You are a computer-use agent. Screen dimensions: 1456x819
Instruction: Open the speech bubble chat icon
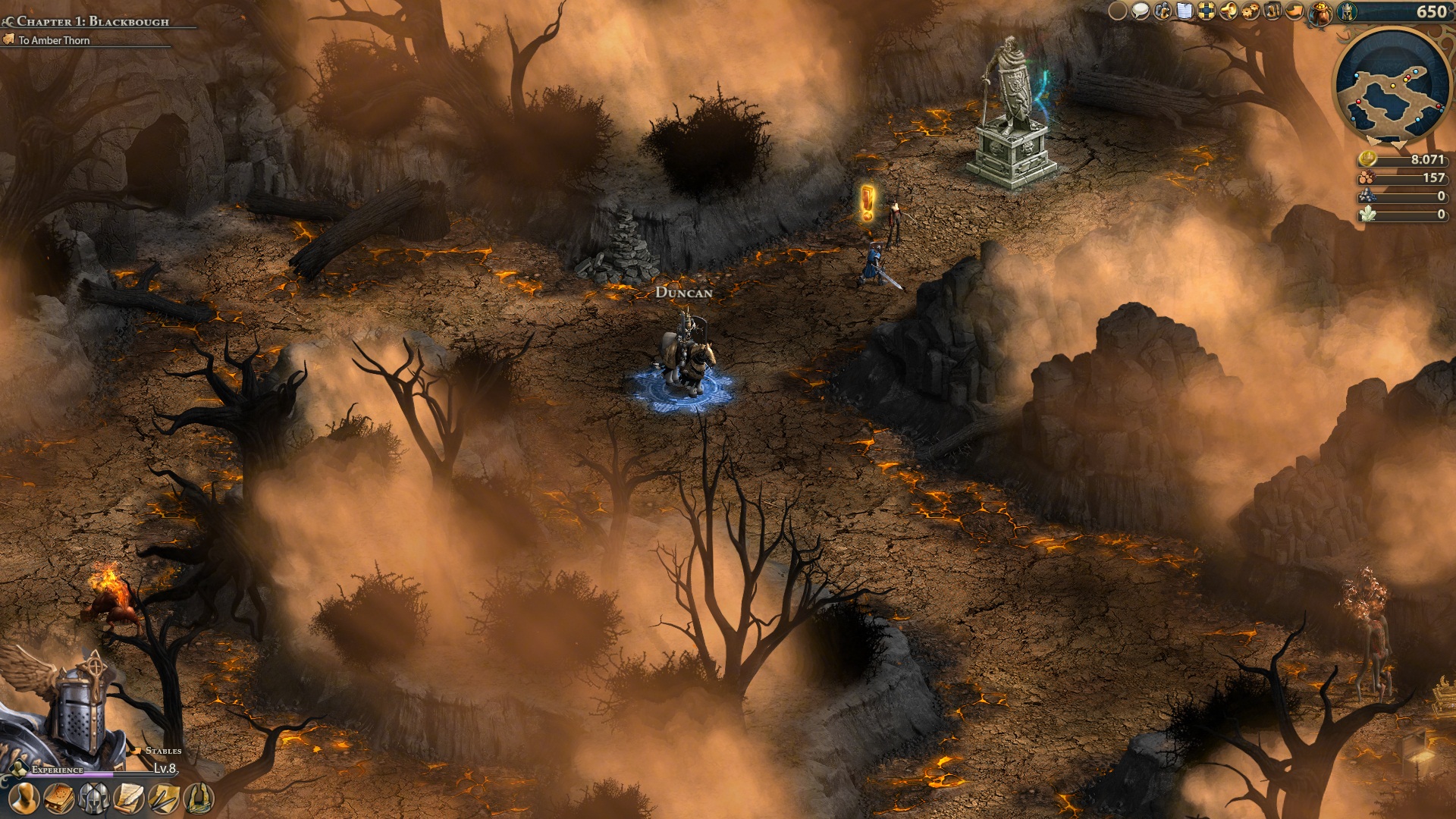click(1140, 11)
